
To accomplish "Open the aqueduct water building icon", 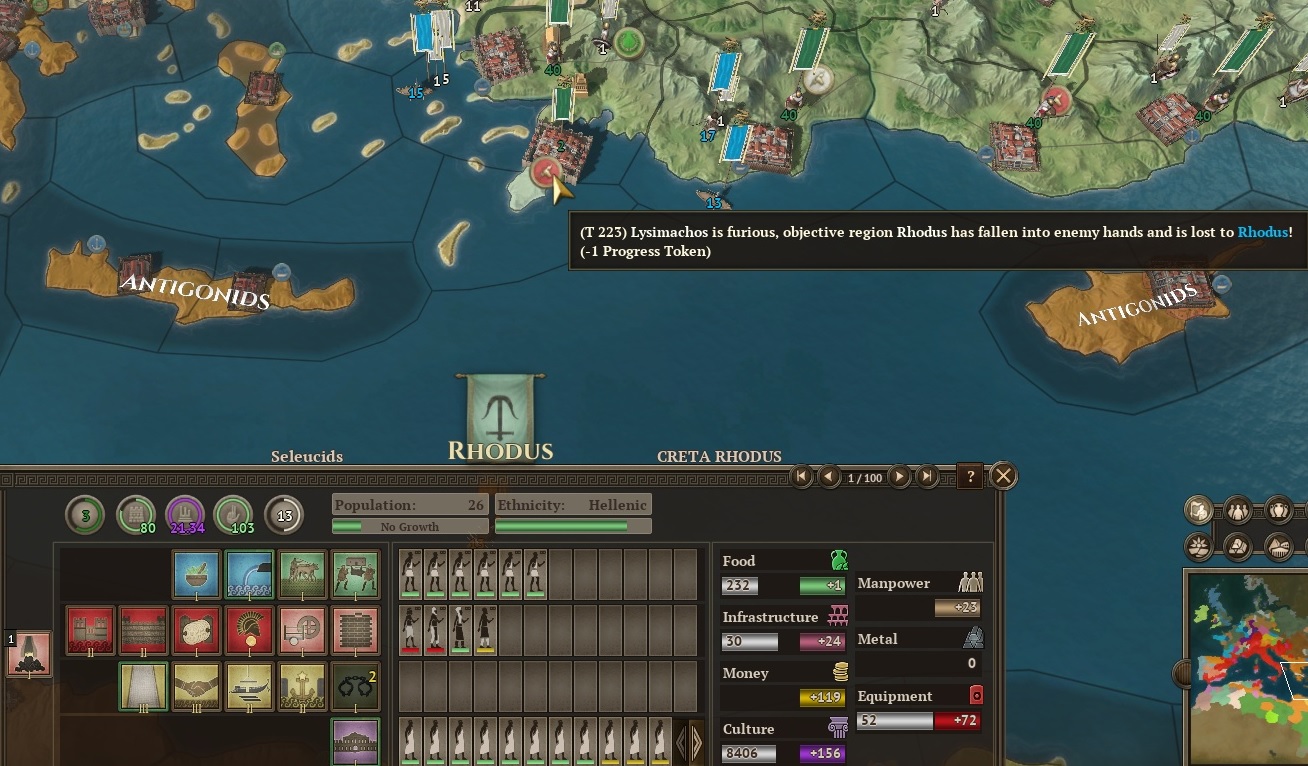I will coord(248,574).
